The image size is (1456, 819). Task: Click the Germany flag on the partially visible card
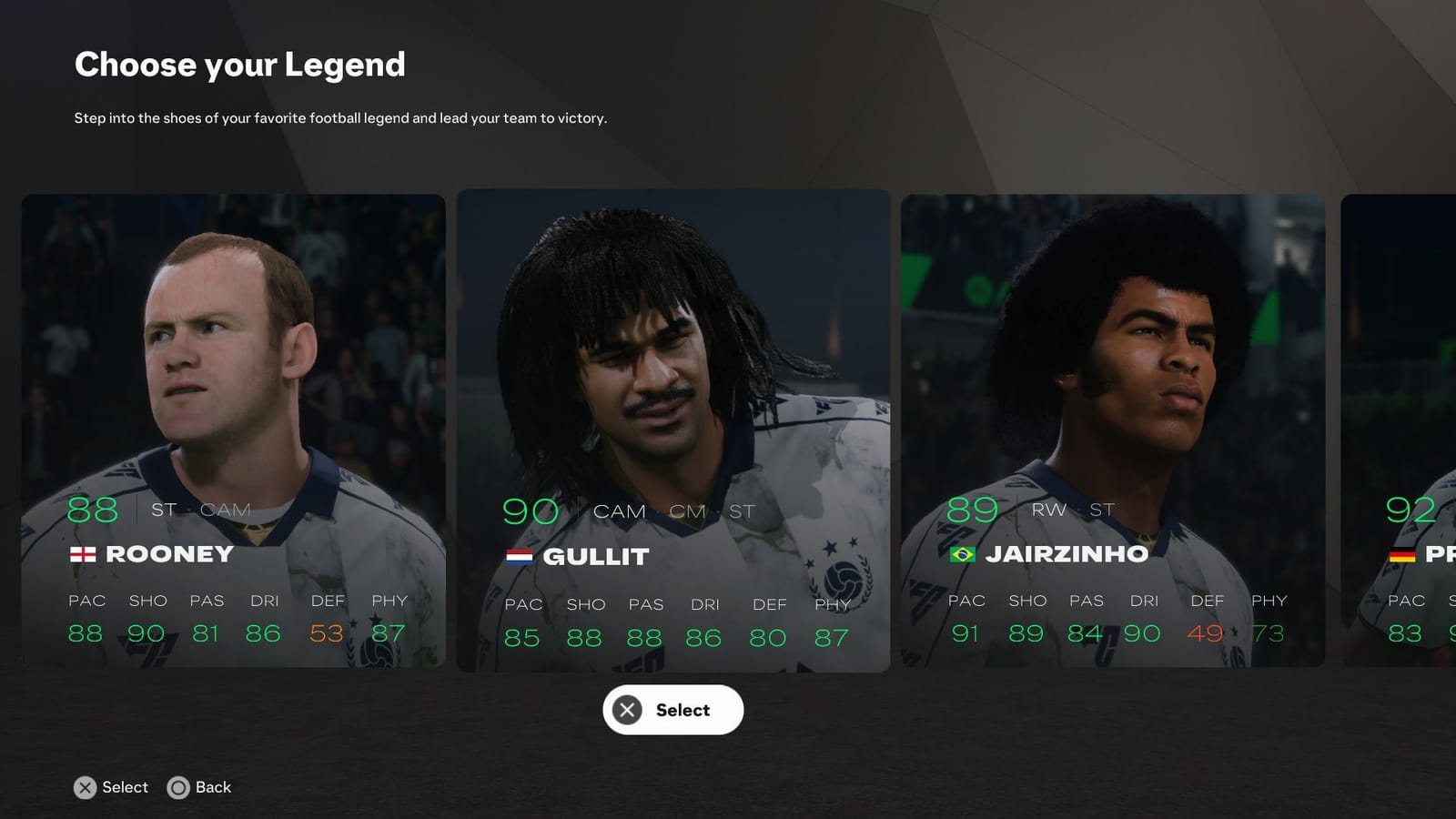coord(1401,552)
